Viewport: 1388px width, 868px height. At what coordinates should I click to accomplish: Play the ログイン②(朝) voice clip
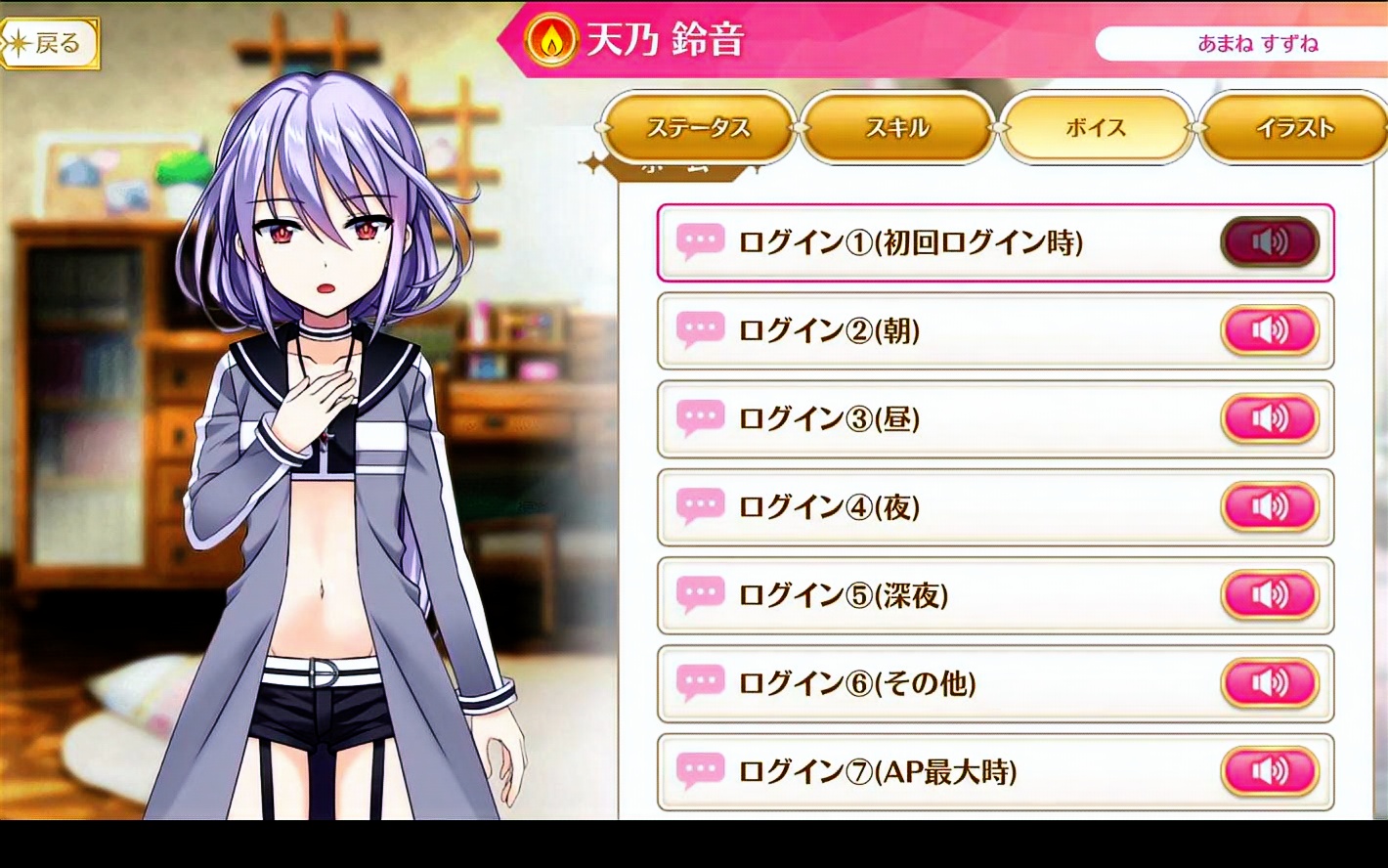(1269, 330)
